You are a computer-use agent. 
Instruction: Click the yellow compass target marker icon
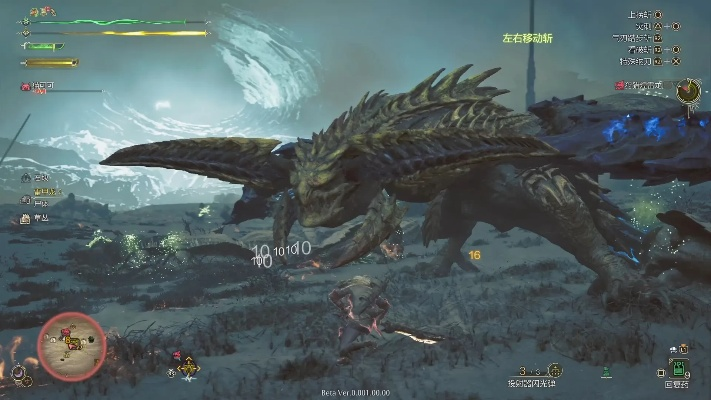point(190,368)
